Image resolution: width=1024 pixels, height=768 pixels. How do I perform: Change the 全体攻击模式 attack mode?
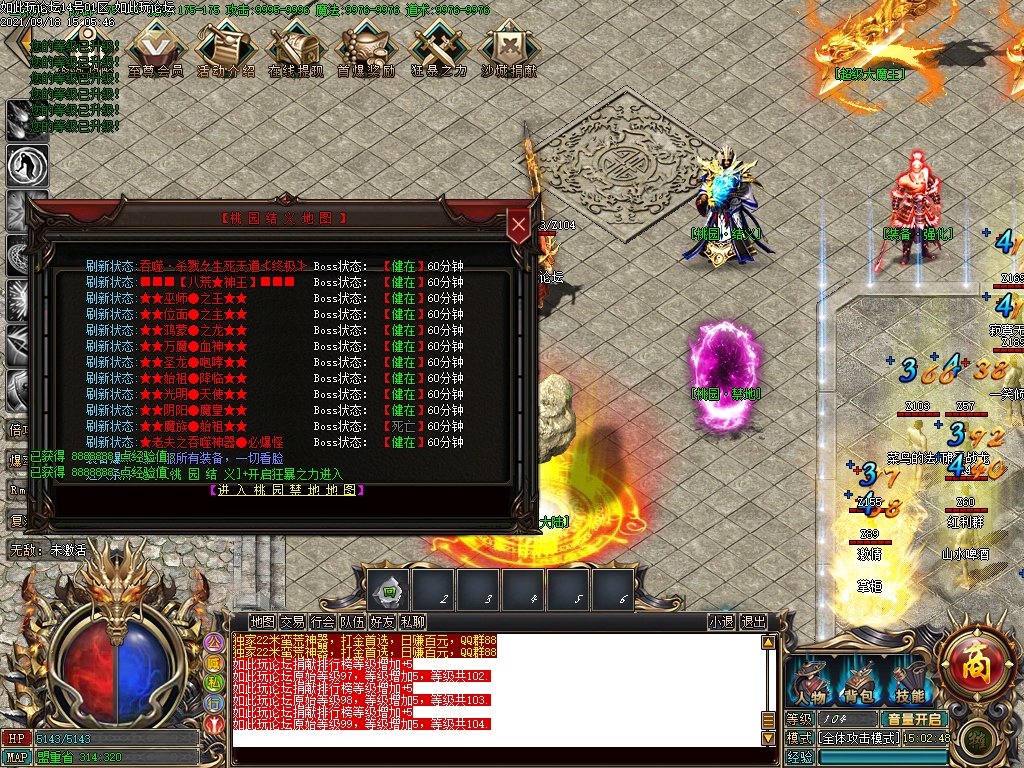(860, 738)
